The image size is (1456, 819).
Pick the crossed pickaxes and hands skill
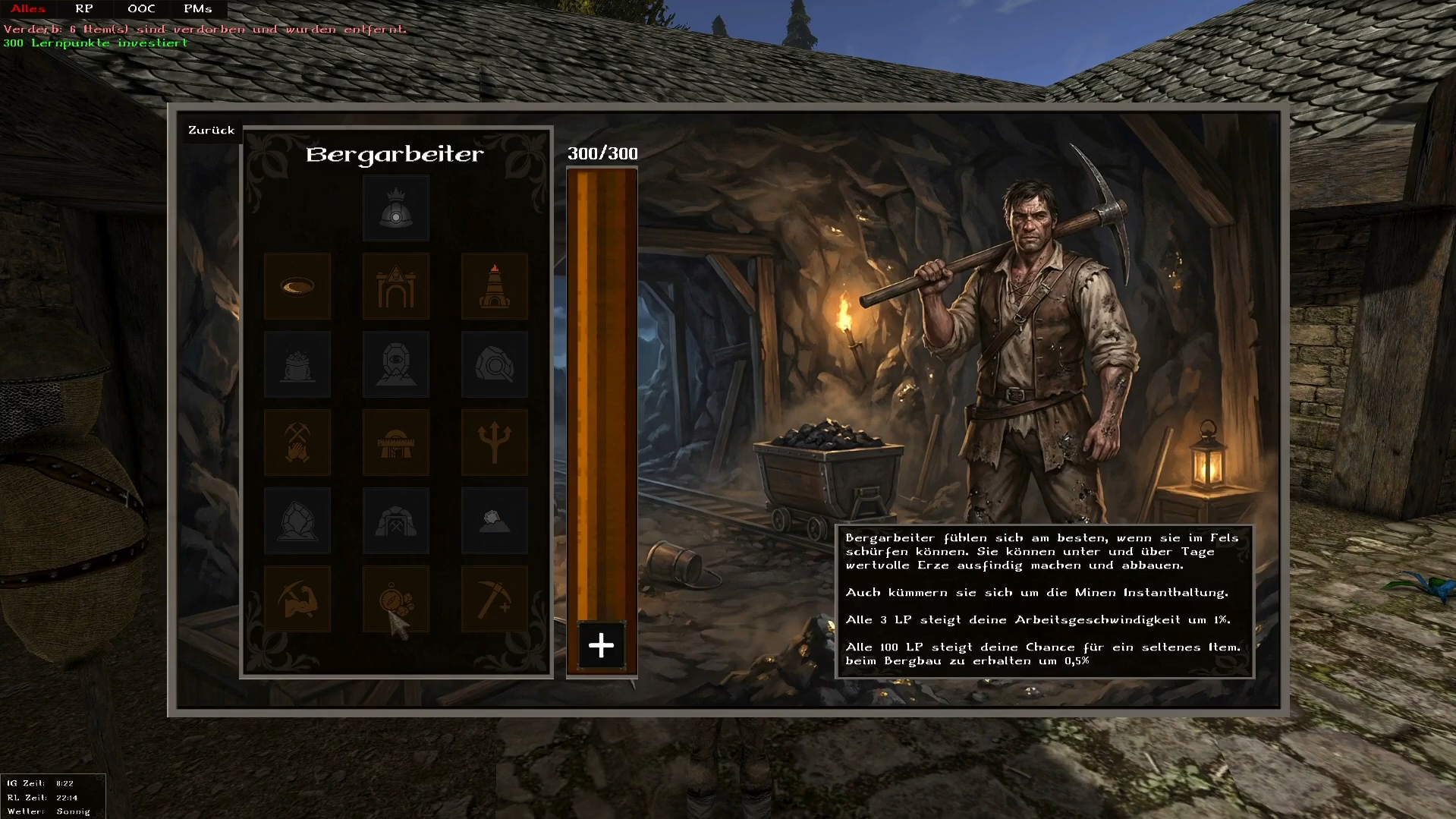[x=297, y=443]
